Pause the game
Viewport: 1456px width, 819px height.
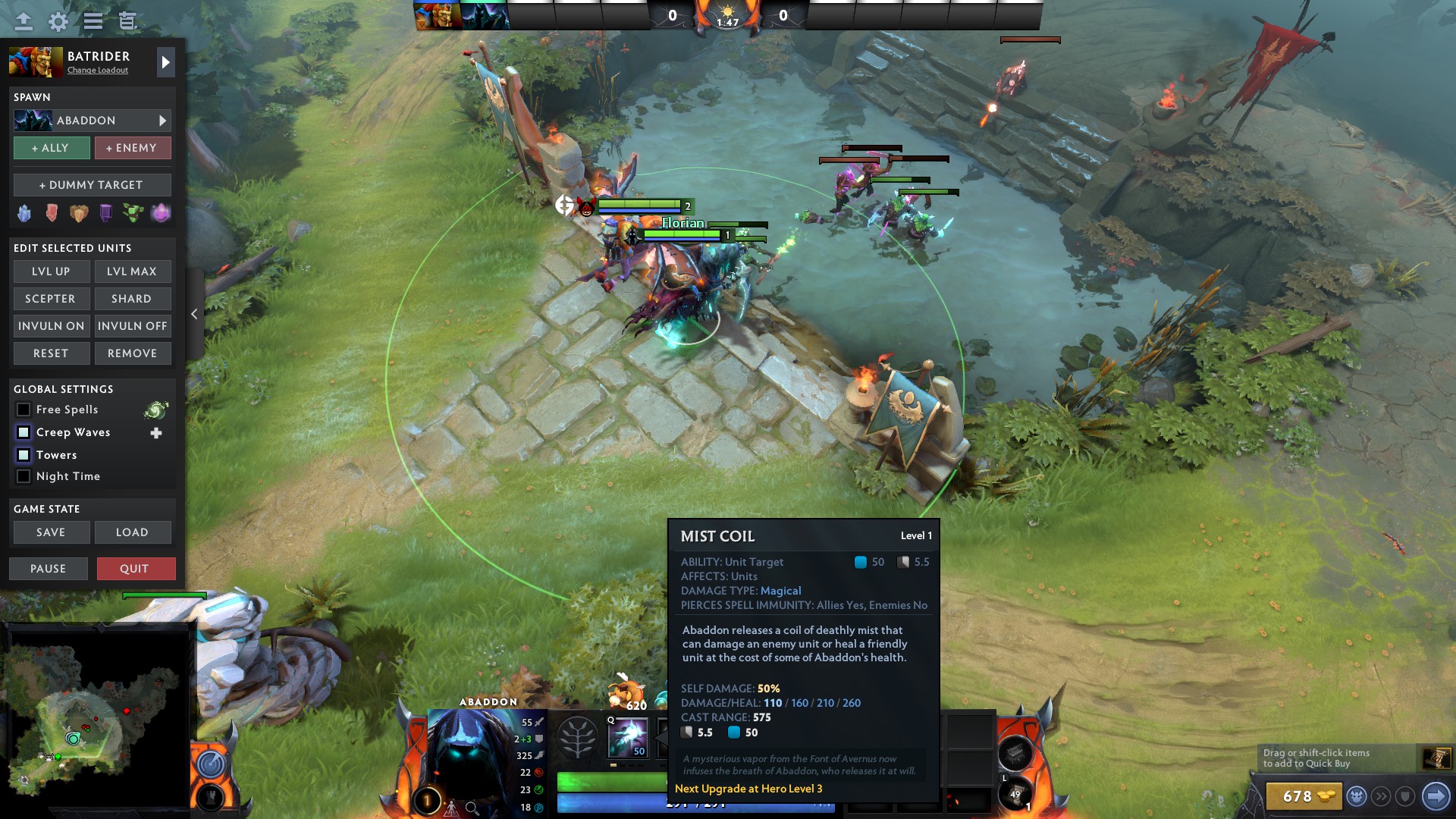tap(49, 569)
